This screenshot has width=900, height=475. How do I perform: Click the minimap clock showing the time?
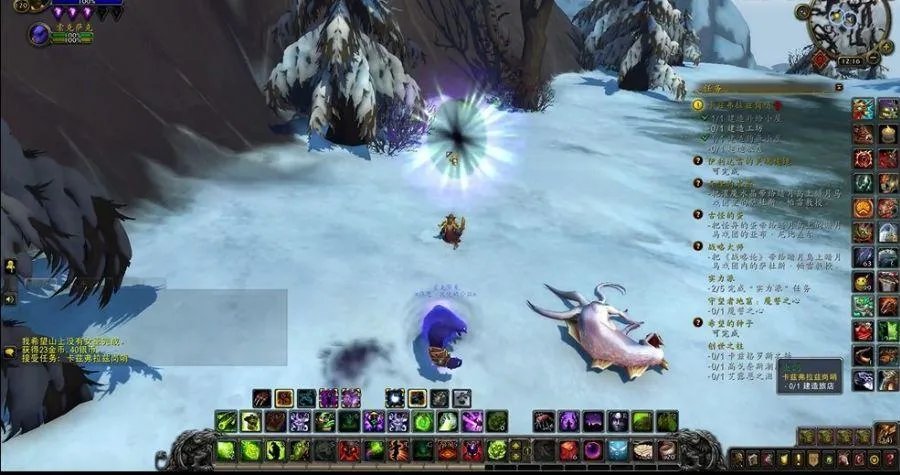coord(850,60)
